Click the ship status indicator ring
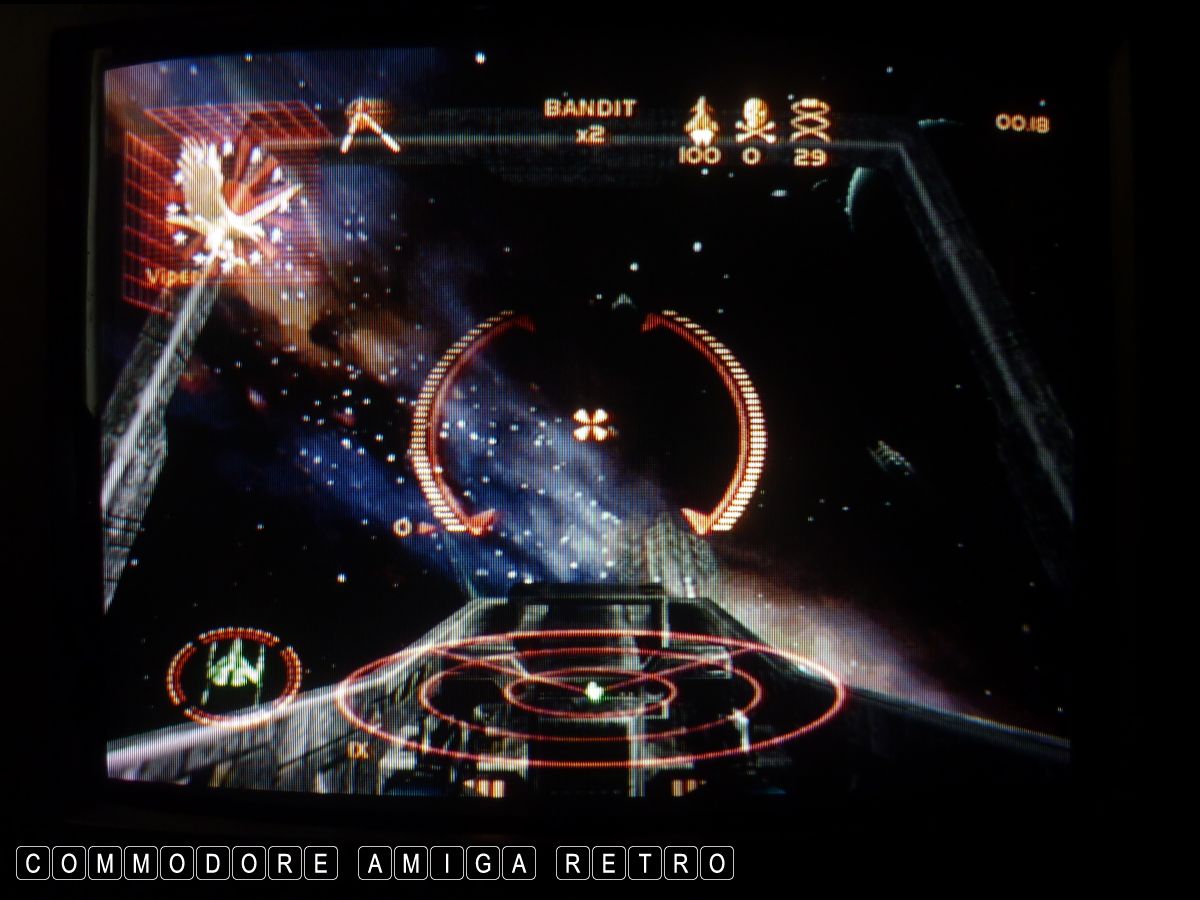1200x900 pixels. (x=234, y=673)
